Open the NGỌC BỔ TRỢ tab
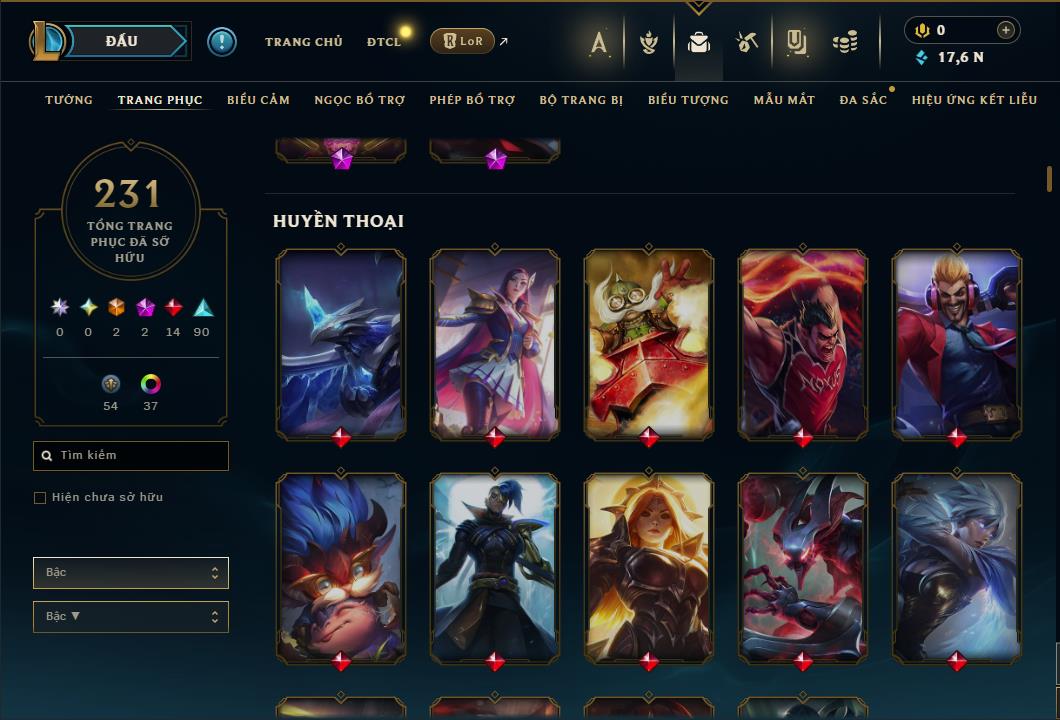The image size is (1060, 720). pos(359,100)
